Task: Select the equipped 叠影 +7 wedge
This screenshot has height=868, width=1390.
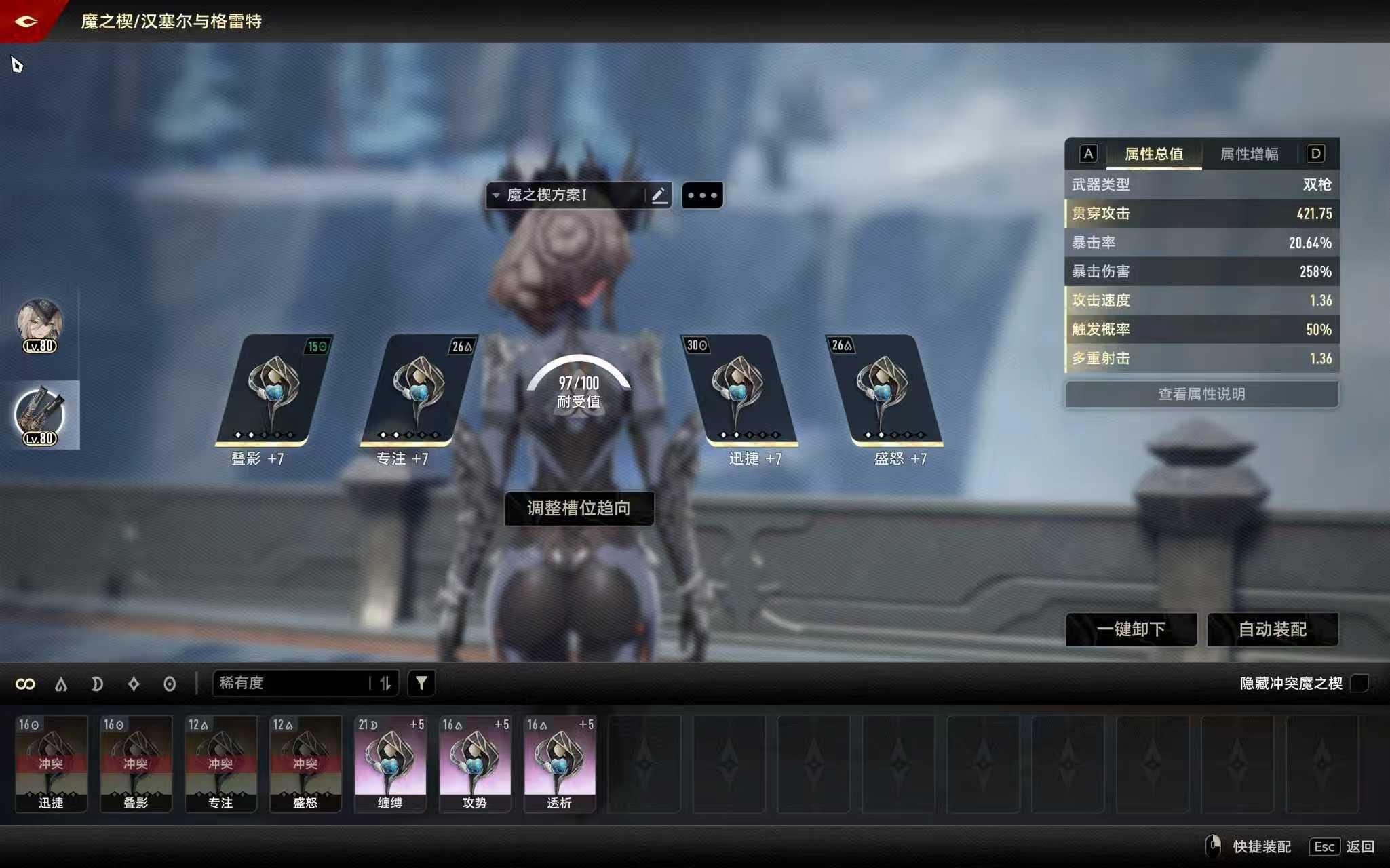Action: [x=273, y=391]
